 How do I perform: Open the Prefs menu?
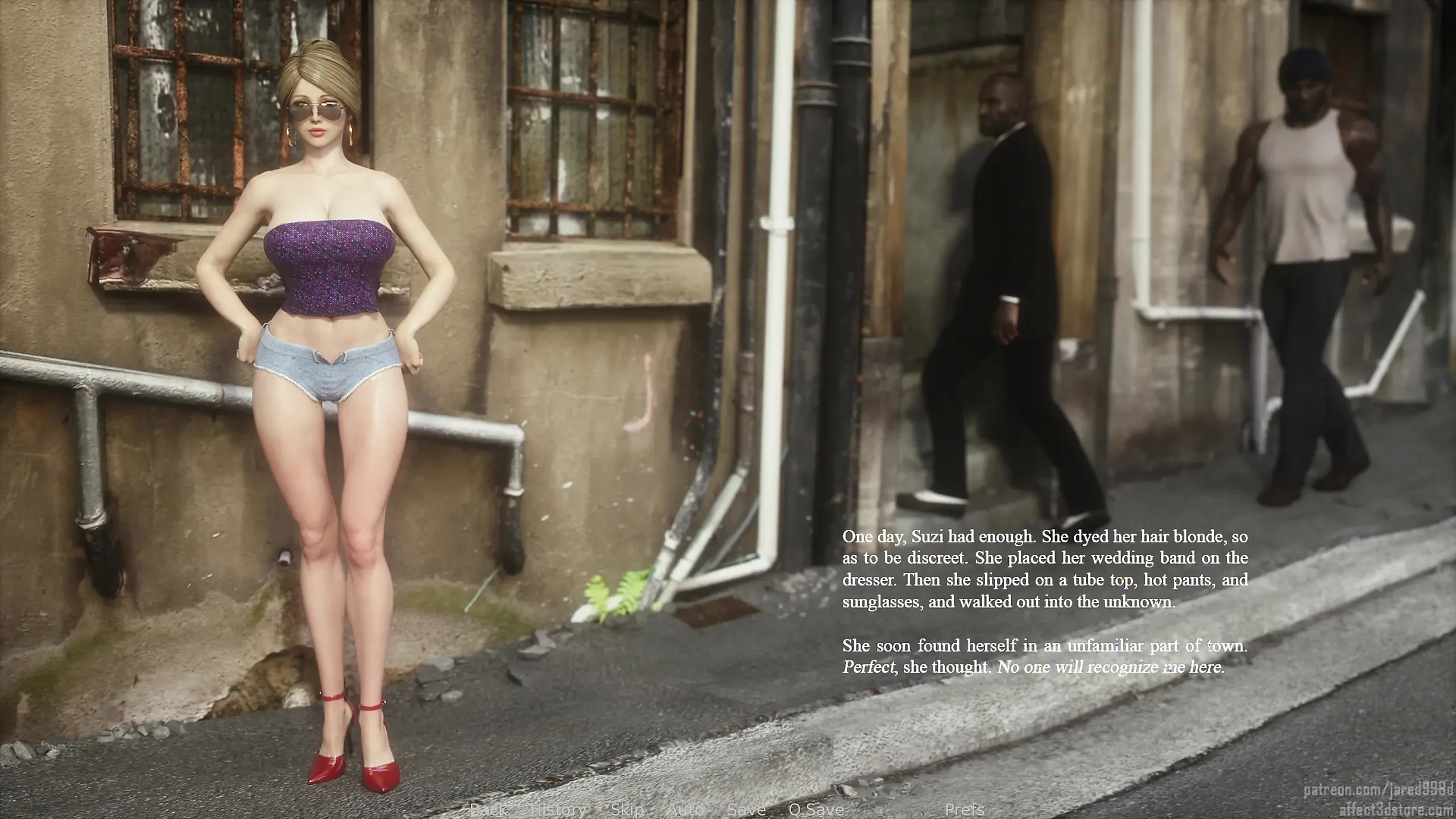pyautogui.click(x=965, y=809)
